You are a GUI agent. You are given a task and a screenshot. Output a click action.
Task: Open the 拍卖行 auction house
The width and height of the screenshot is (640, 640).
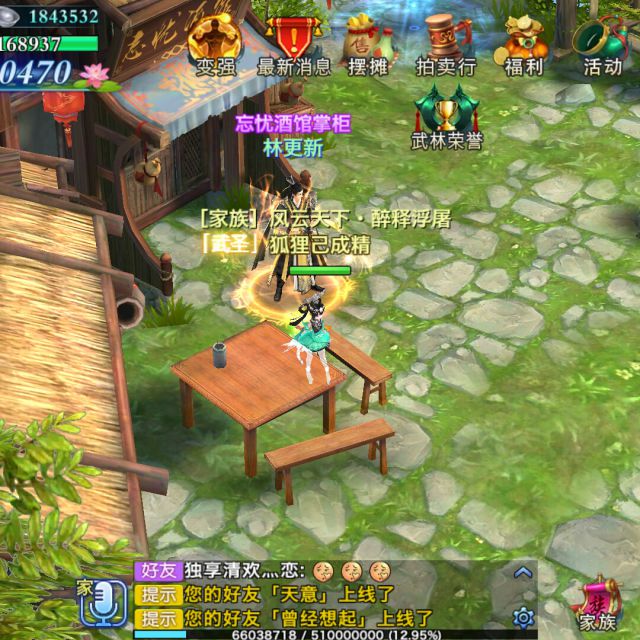445,44
